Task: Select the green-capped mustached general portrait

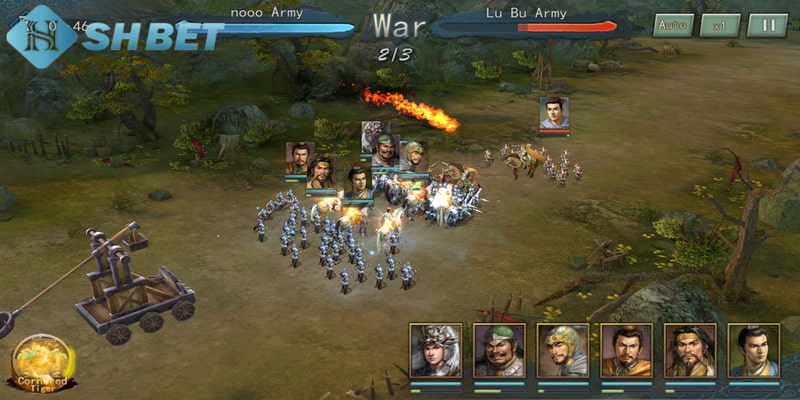Action: click(499, 350)
